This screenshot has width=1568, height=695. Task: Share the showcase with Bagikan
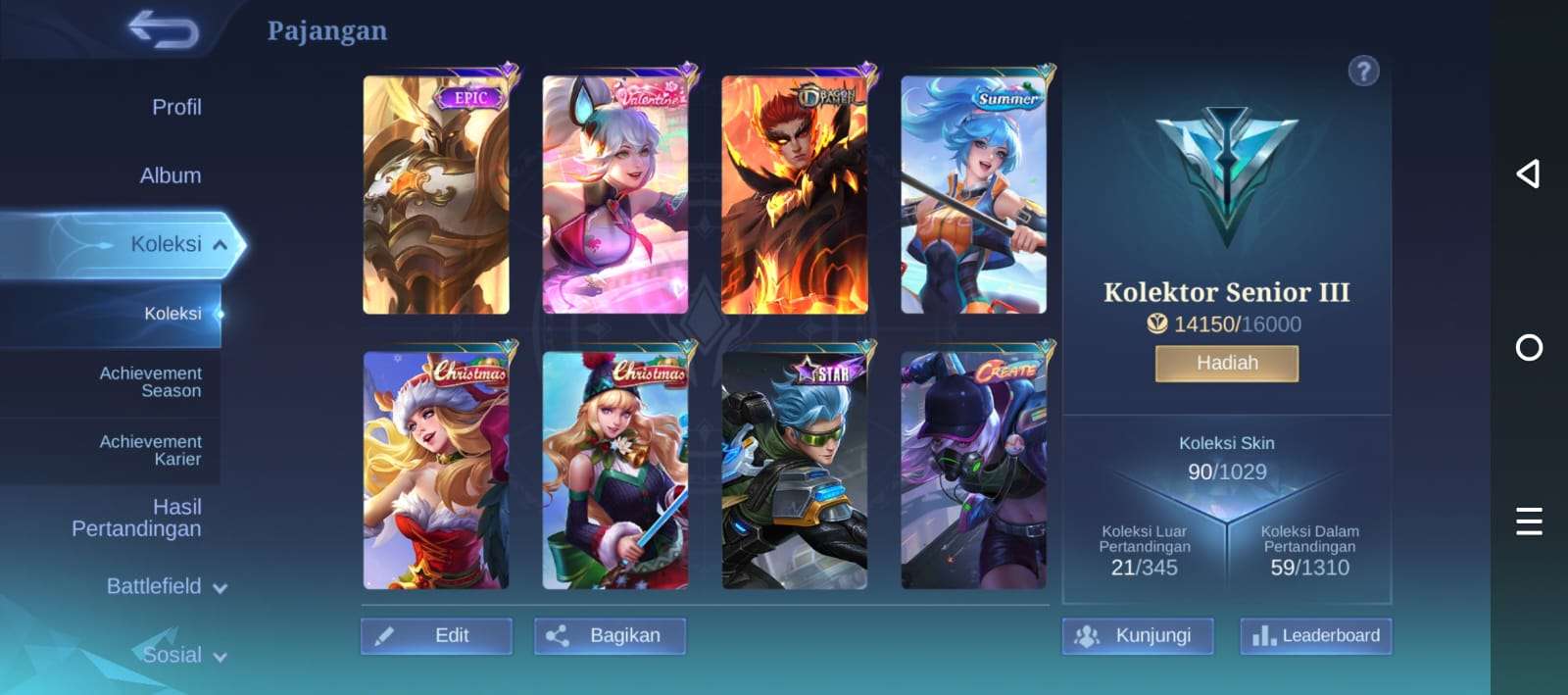[610, 635]
